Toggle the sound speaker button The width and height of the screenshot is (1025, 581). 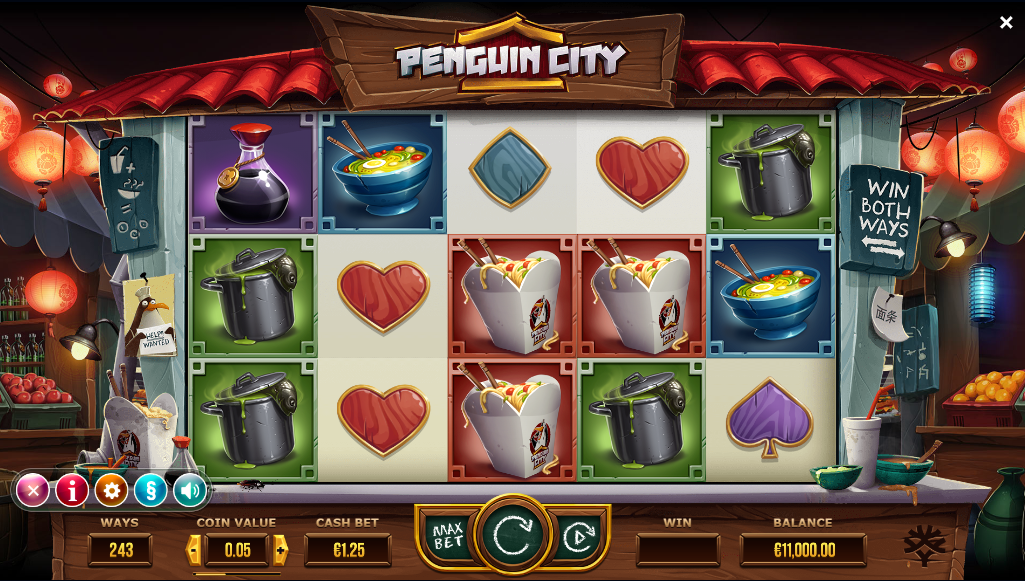pyautogui.click(x=189, y=490)
